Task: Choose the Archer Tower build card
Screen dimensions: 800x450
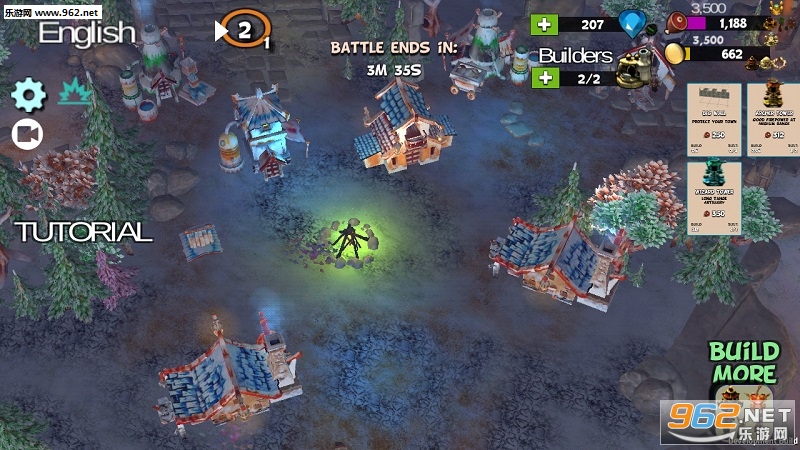Action: [x=772, y=117]
